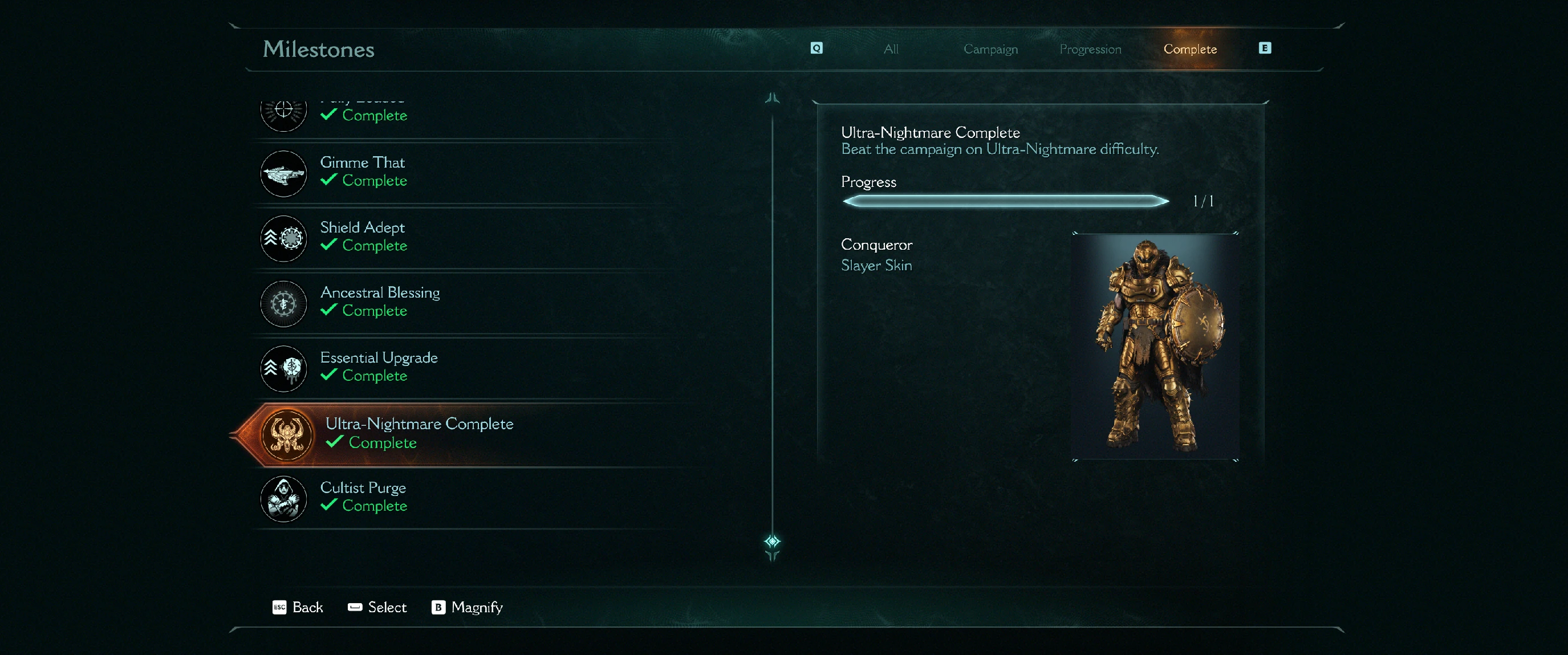
Task: Select the Ancestral Blessing gear icon
Action: point(283,304)
